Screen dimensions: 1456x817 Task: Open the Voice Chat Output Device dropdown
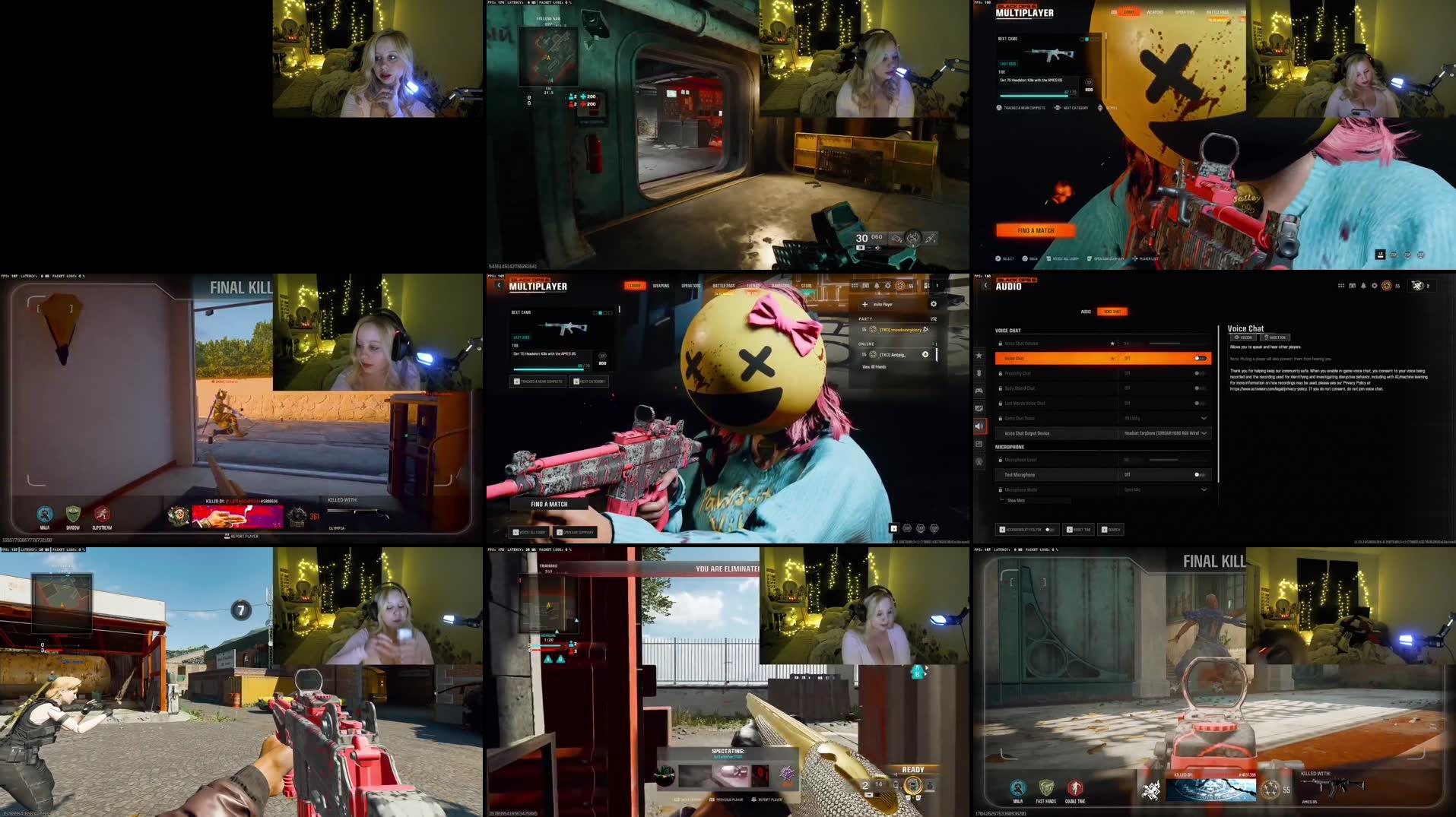pos(1204,433)
